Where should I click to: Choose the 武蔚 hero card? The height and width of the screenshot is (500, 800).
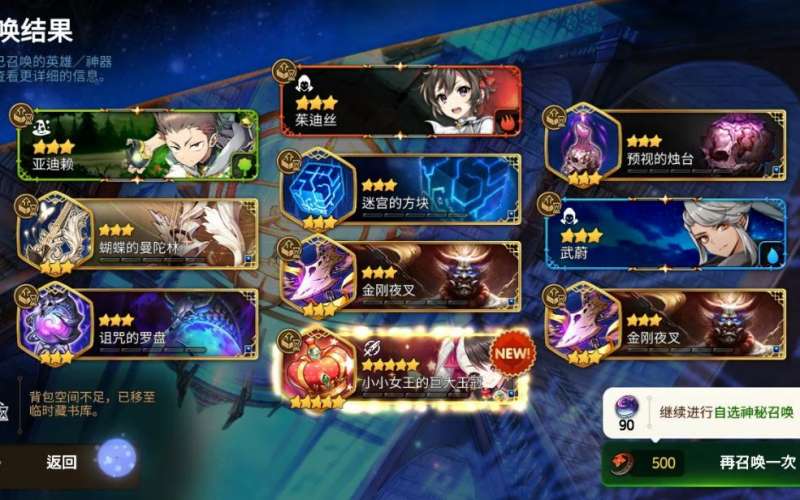tap(665, 233)
